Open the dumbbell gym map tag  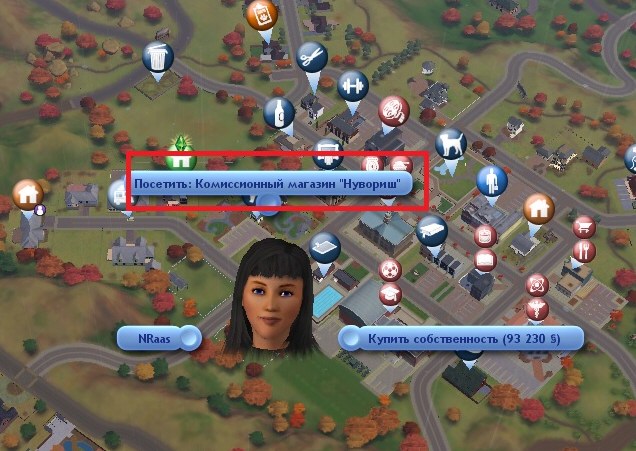tap(351, 84)
